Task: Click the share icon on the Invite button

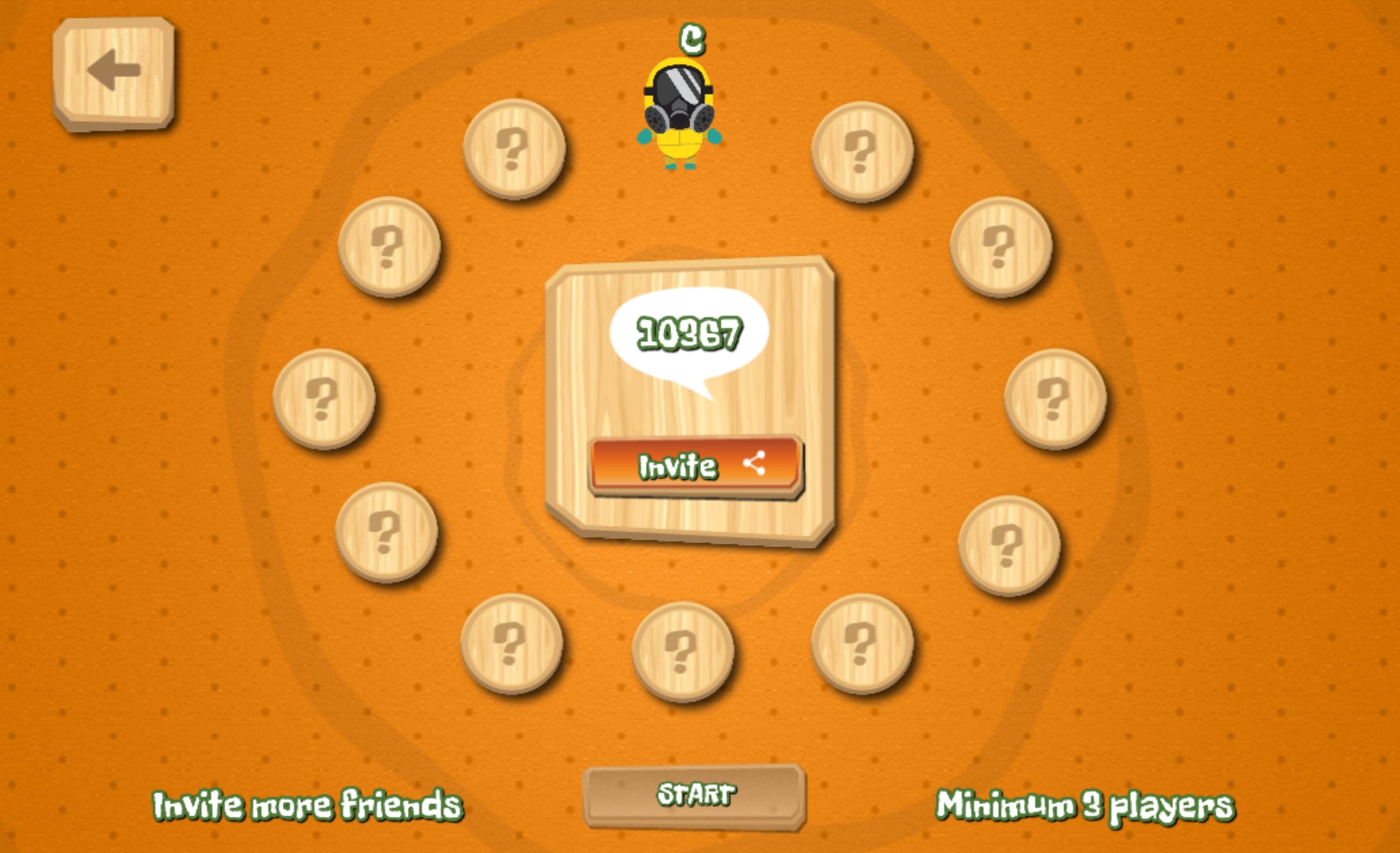Action: 755,465
